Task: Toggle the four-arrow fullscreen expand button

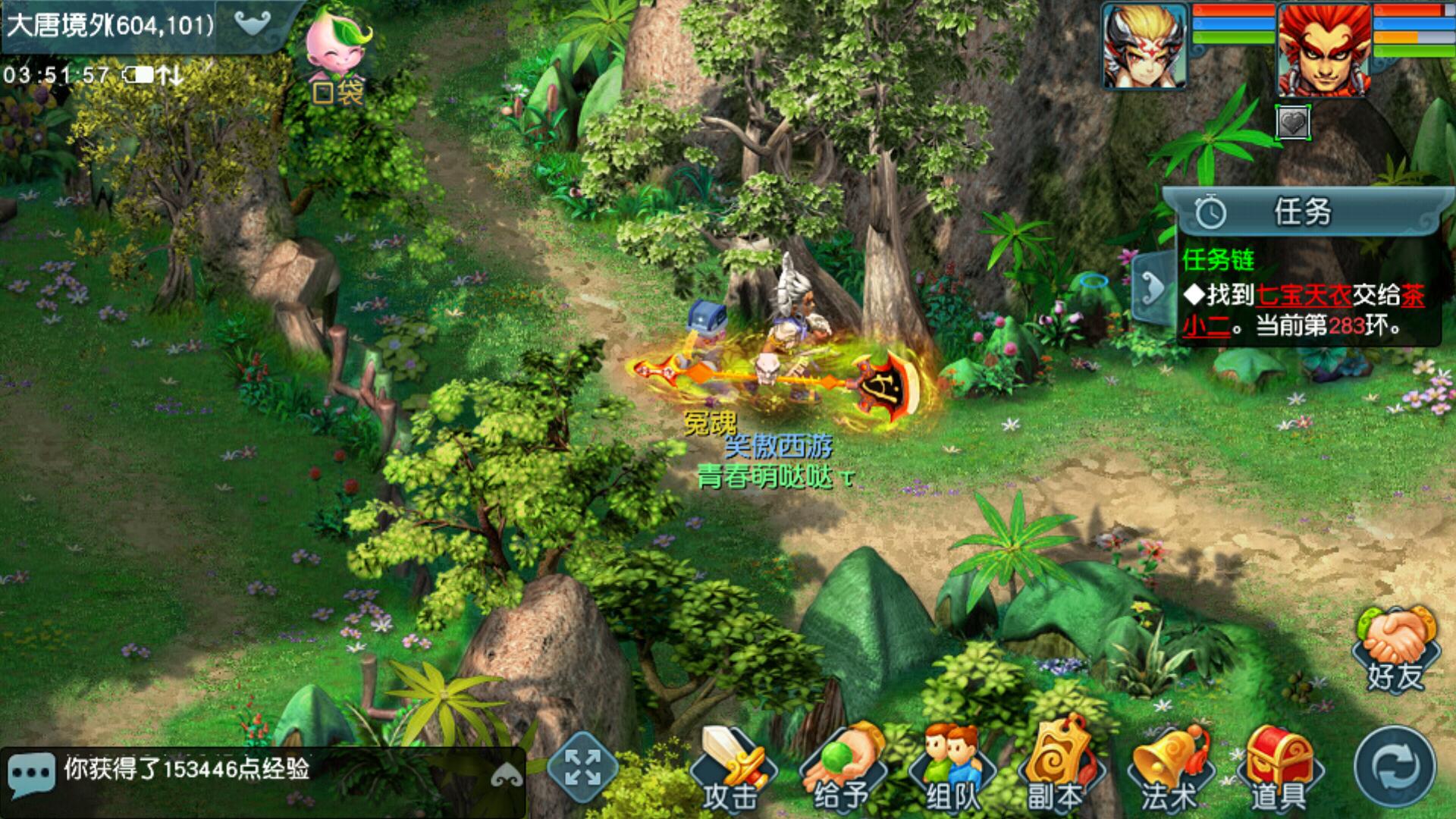Action: tap(582, 767)
